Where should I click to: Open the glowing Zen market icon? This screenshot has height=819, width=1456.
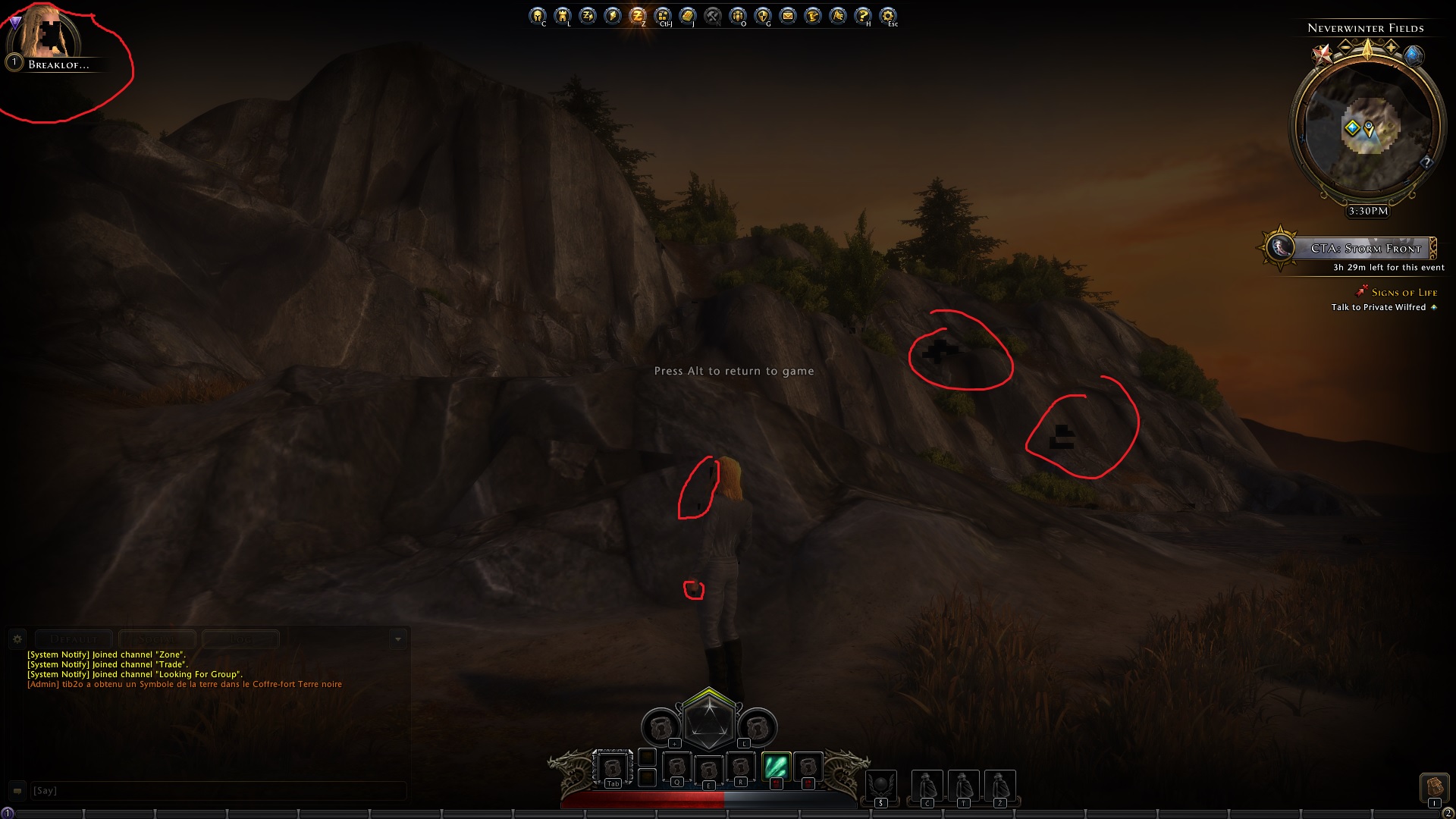pyautogui.click(x=638, y=15)
